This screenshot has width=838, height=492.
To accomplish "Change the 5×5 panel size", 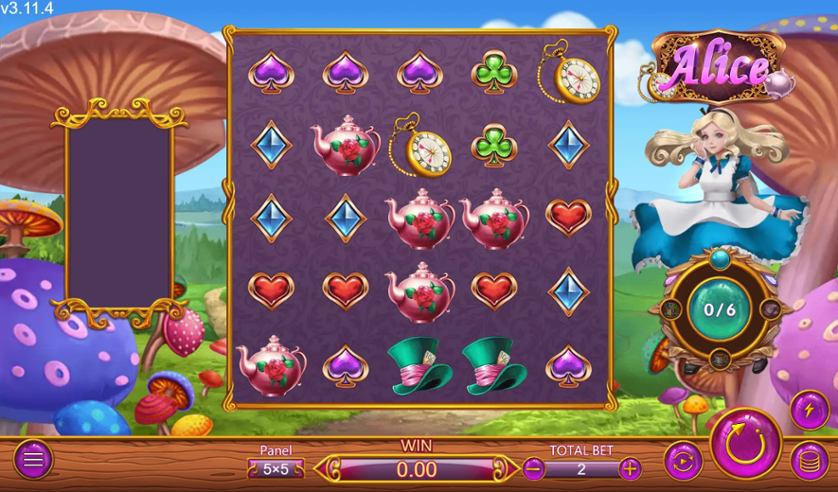I will point(277,467).
